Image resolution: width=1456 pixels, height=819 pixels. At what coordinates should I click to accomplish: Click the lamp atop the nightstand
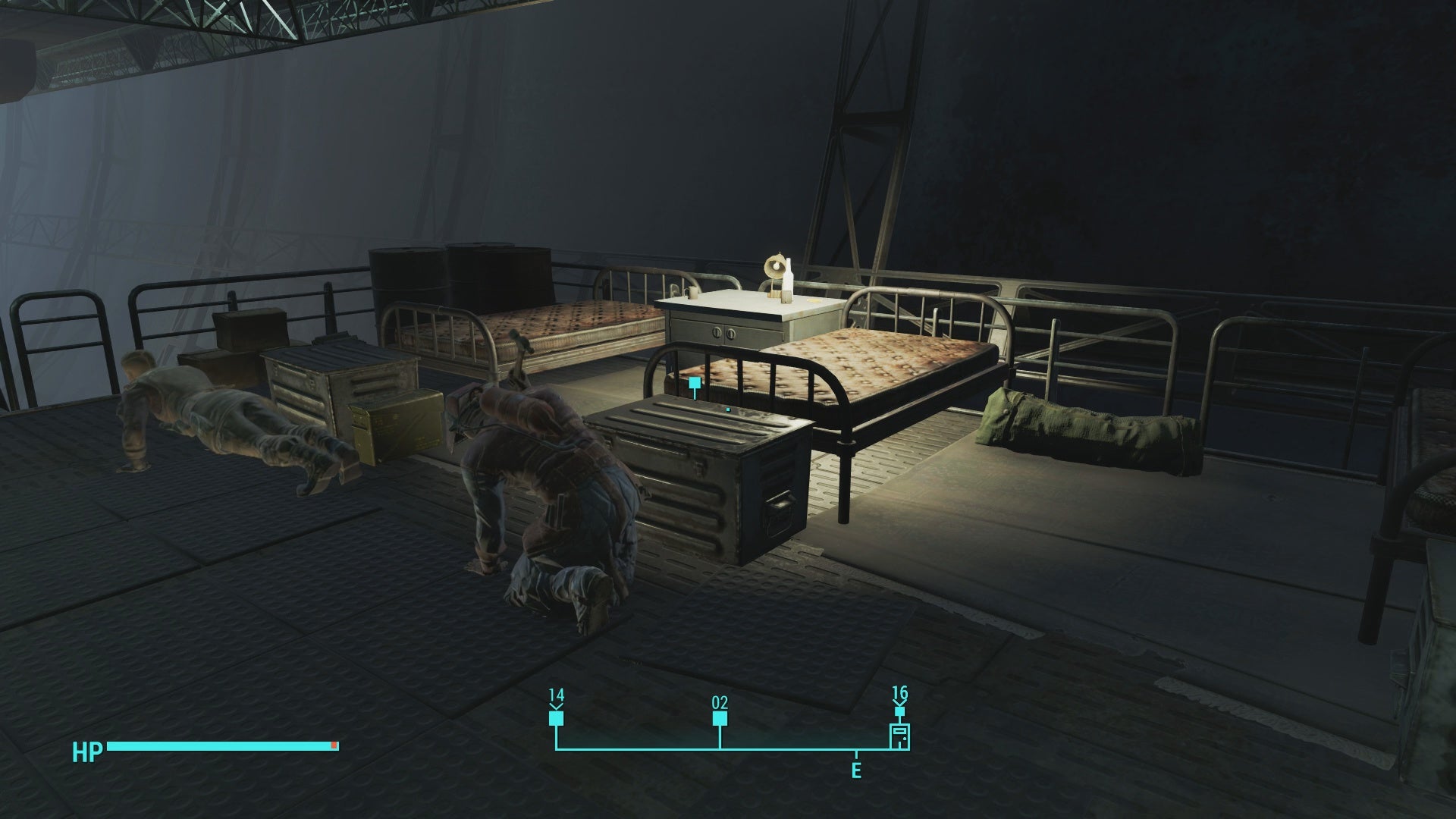(773, 267)
